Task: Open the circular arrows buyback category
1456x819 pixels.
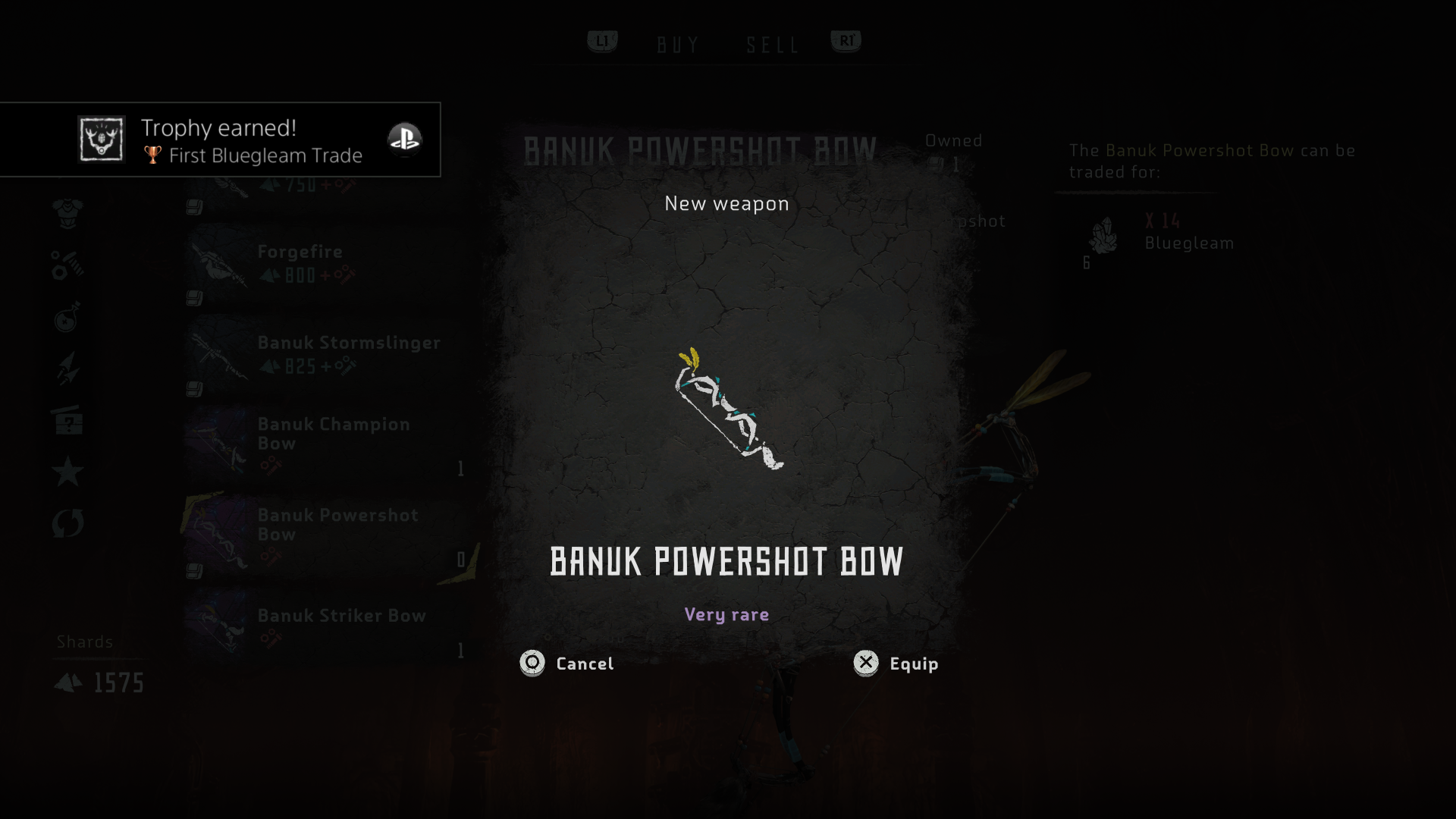Action: [67, 523]
